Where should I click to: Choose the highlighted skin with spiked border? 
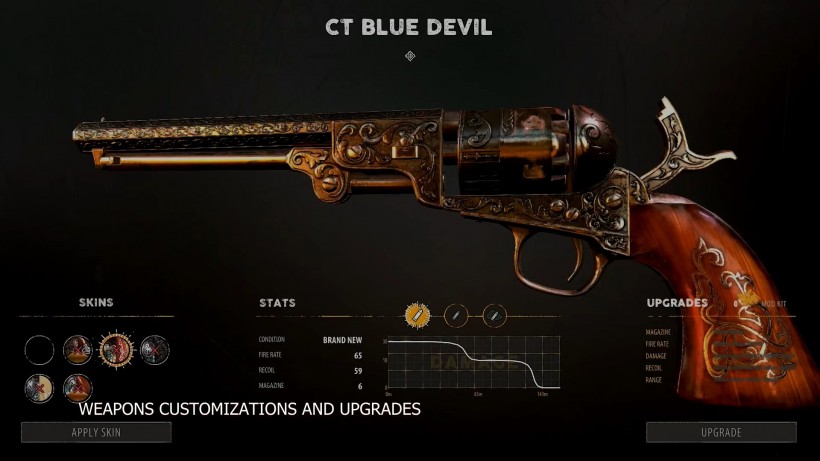click(116, 349)
